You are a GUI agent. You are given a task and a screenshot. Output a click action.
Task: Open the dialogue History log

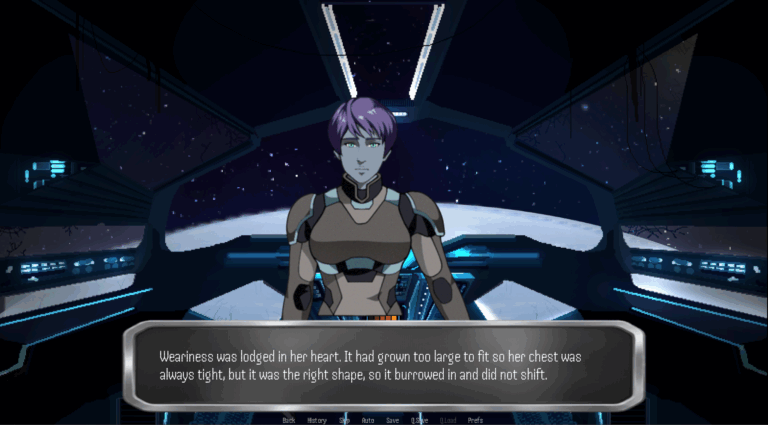coord(317,420)
